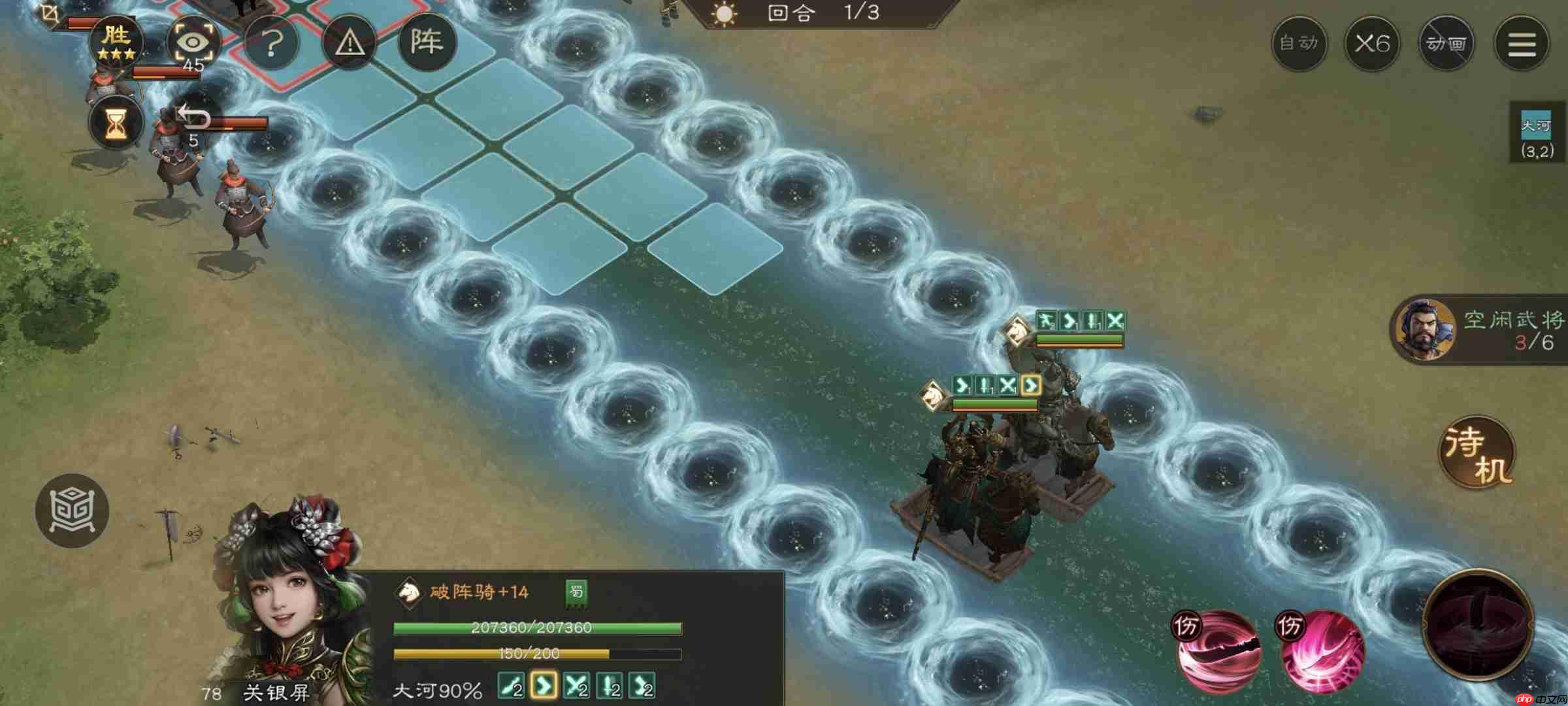The height and width of the screenshot is (706, 1568).
Task: Click the hourglass turn timer icon
Action: coord(115,123)
